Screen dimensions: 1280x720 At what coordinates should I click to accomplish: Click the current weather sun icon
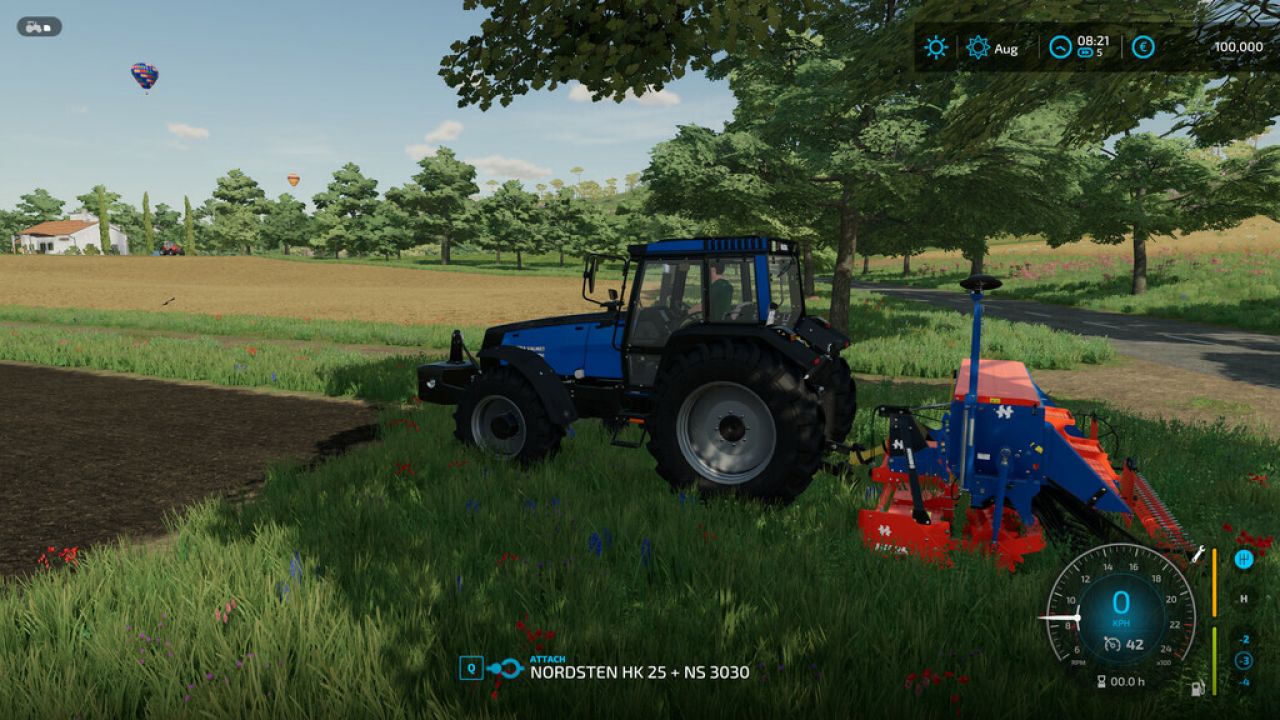[x=935, y=47]
